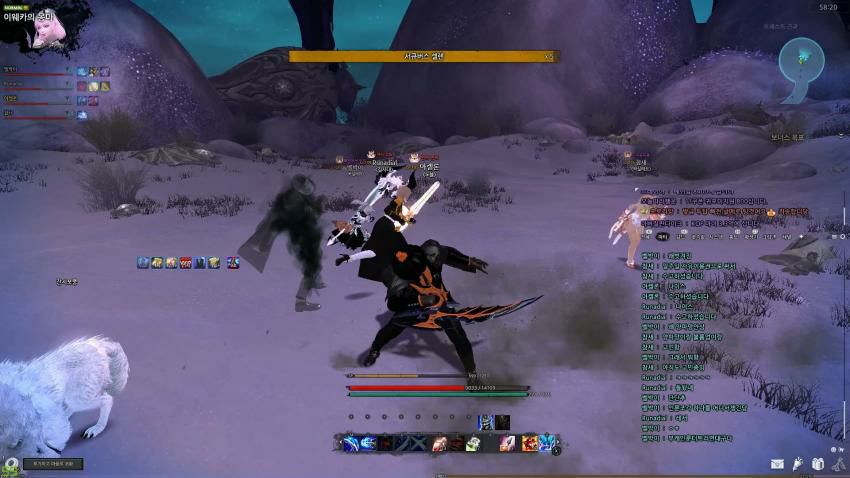Open the gift box icon

tap(817, 463)
